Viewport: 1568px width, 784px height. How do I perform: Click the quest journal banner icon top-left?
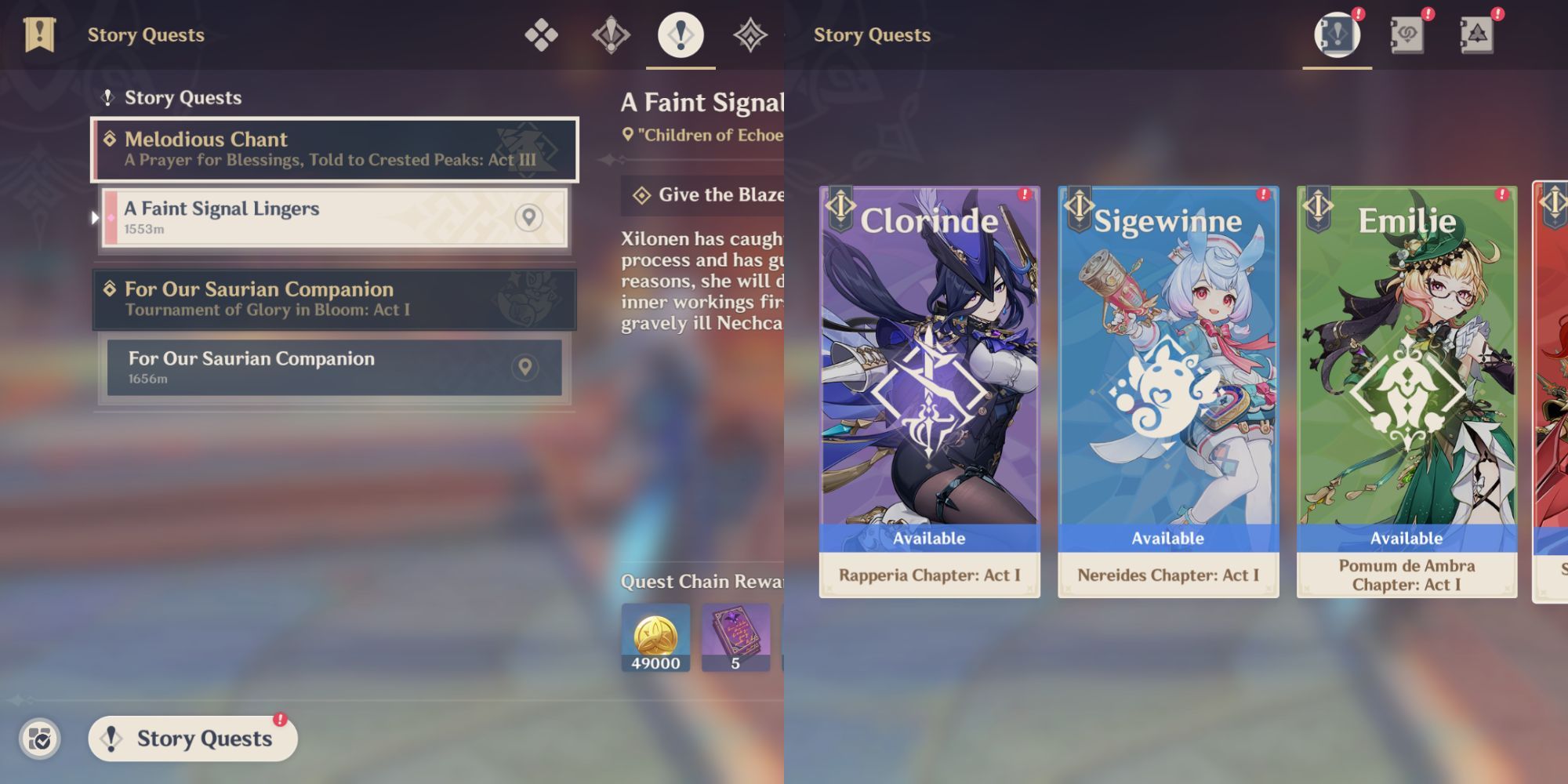[x=38, y=34]
